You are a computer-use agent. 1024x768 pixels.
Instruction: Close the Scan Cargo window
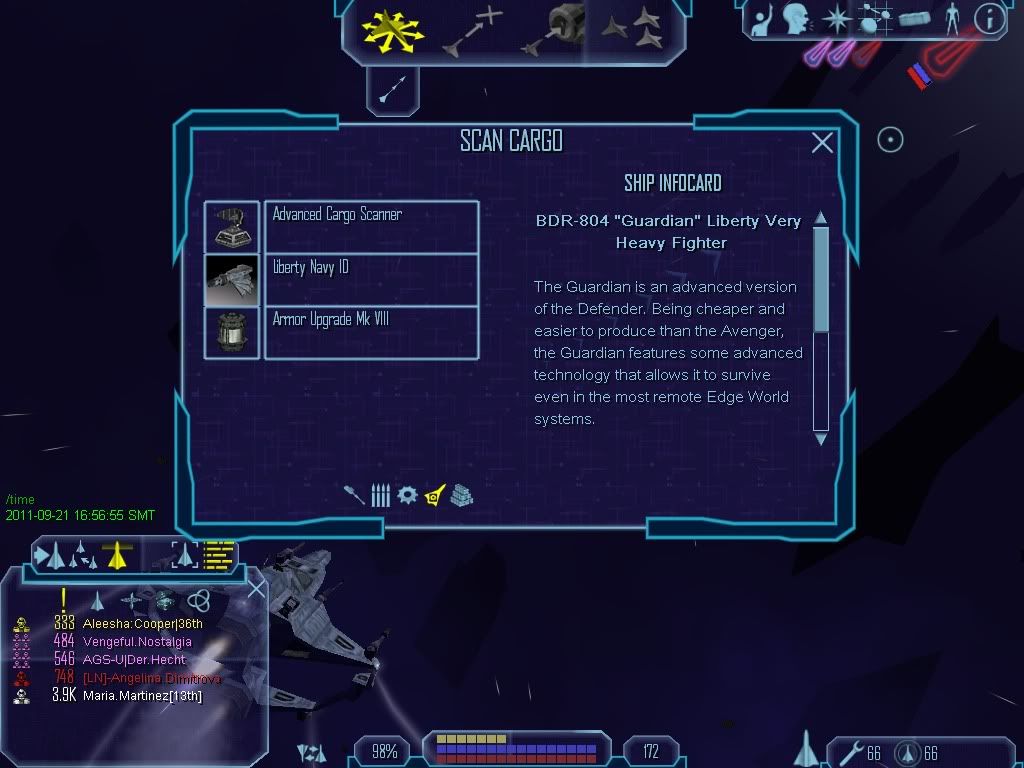click(x=822, y=143)
